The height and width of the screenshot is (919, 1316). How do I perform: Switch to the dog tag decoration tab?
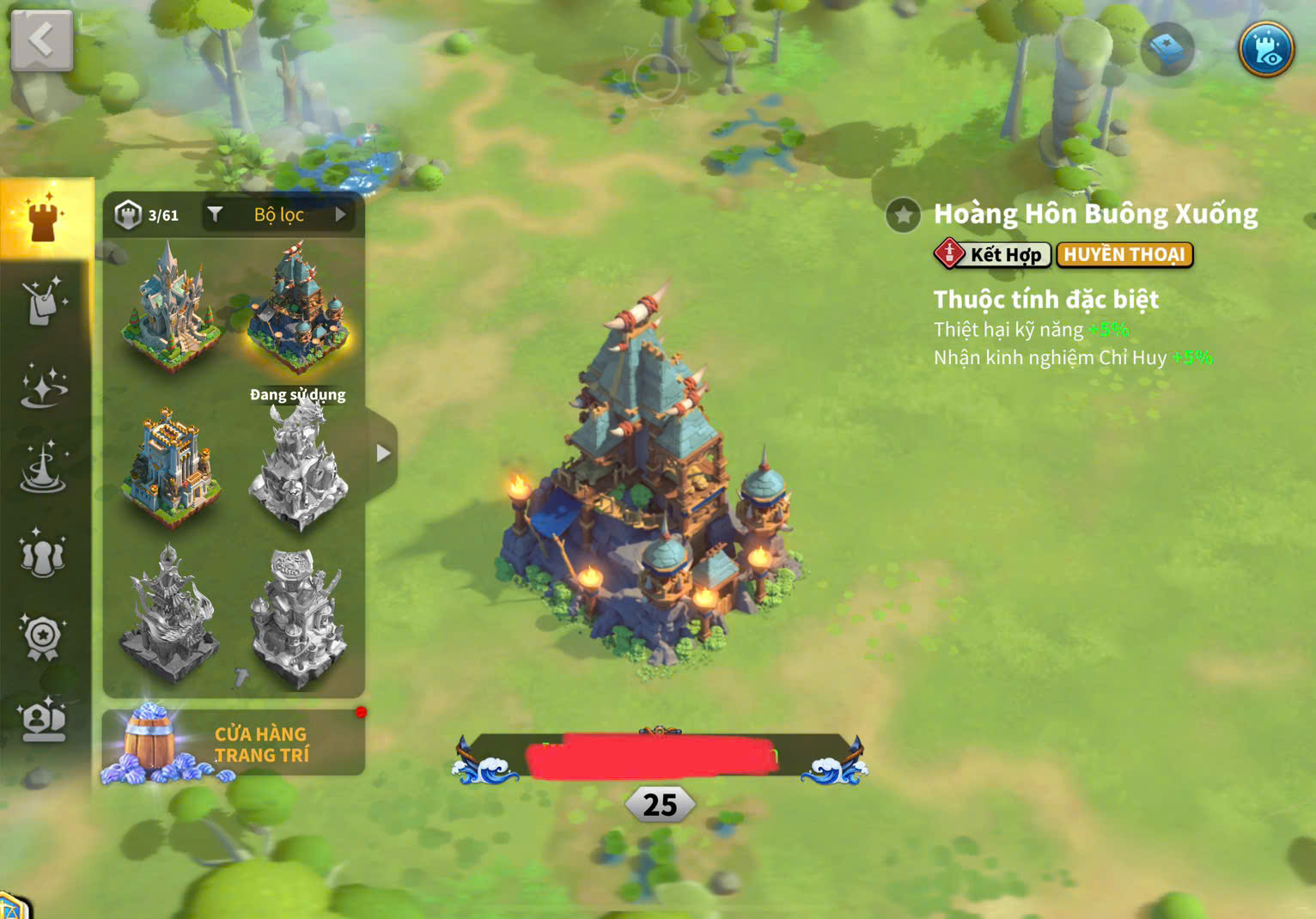pos(43,301)
